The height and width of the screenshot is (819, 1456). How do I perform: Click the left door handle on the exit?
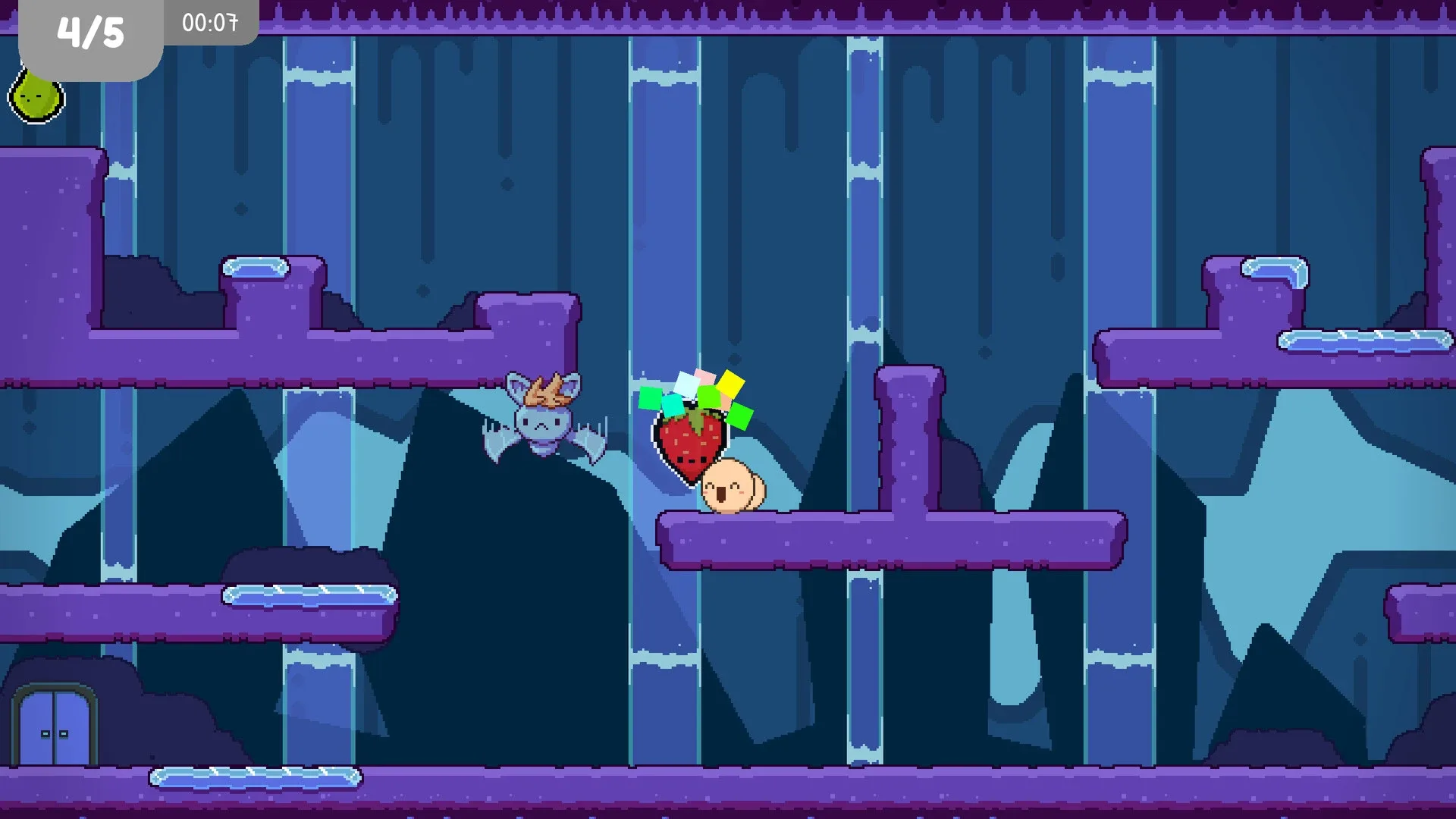(45, 733)
